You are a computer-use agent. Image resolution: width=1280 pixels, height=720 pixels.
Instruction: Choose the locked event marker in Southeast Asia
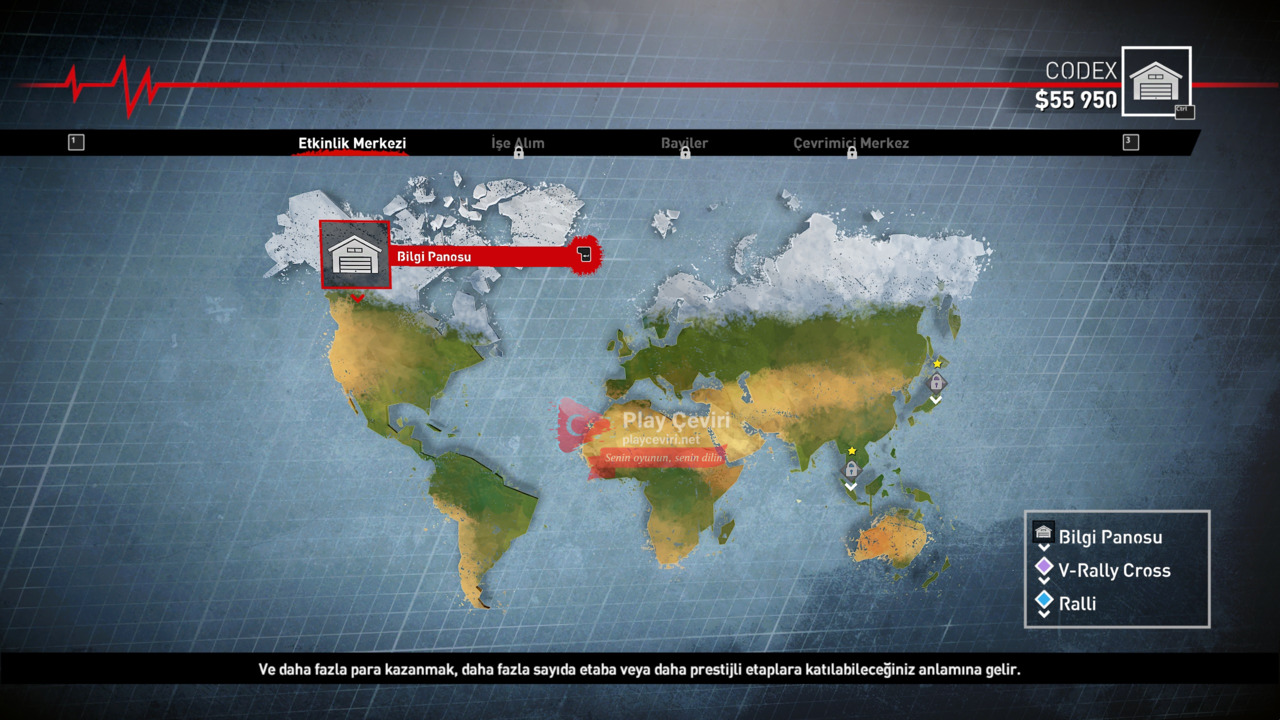851,468
